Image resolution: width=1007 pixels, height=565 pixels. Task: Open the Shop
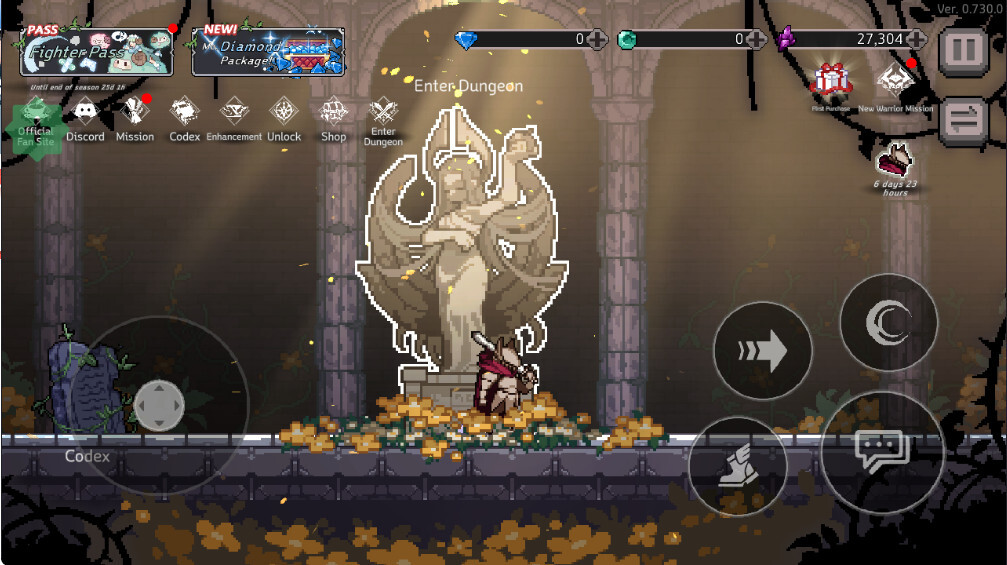pyautogui.click(x=333, y=120)
